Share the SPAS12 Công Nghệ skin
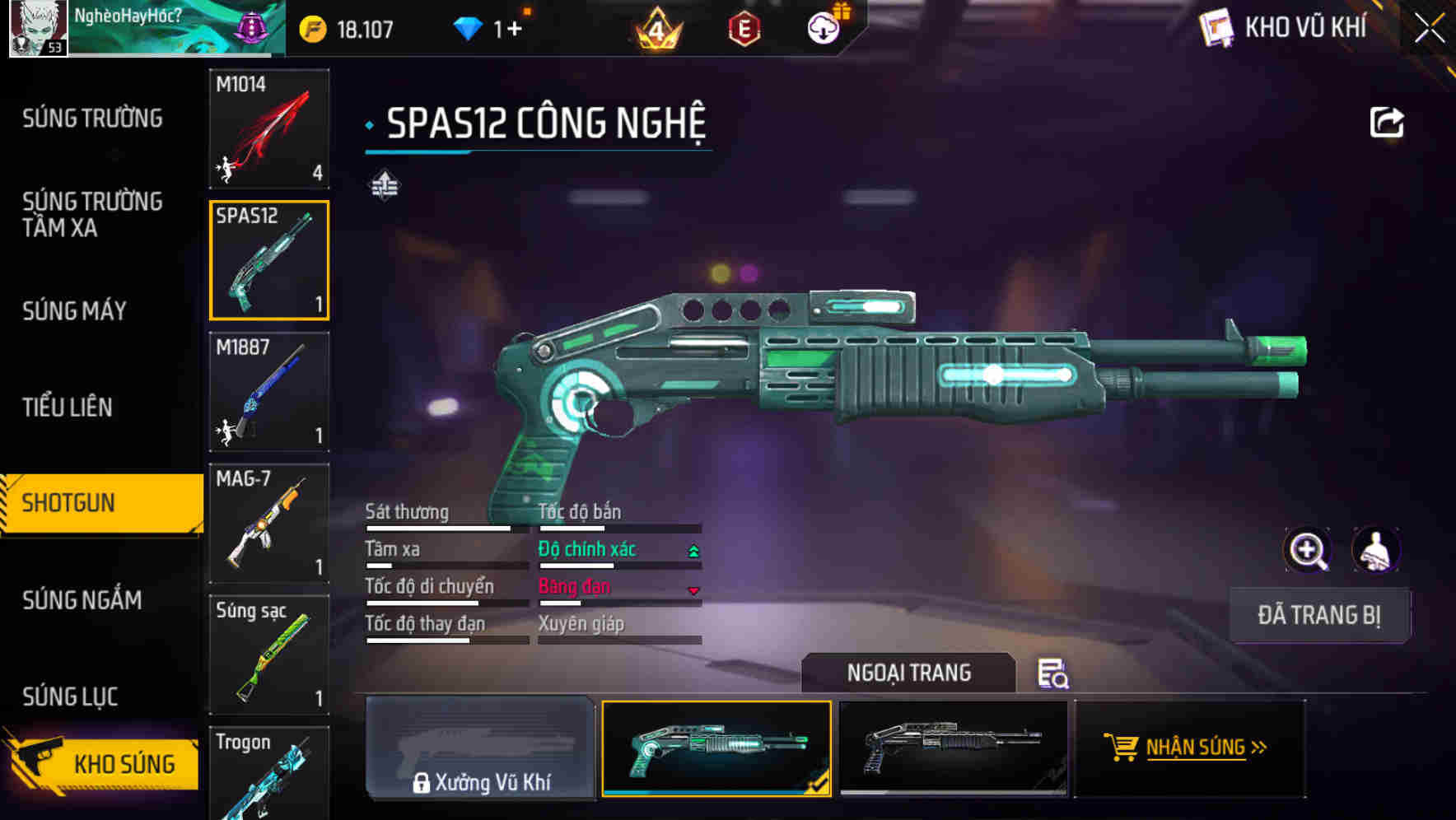 coord(1387,123)
